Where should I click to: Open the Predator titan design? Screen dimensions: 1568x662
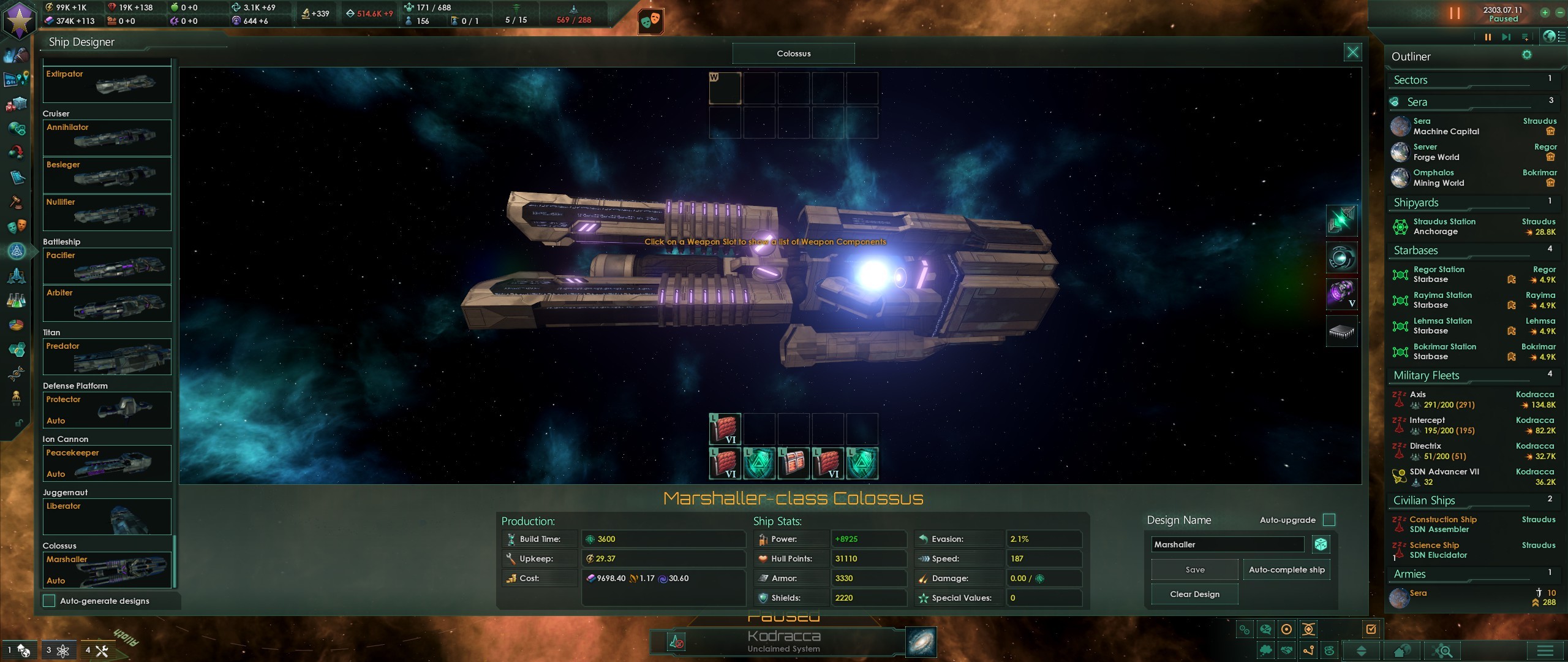tap(107, 356)
